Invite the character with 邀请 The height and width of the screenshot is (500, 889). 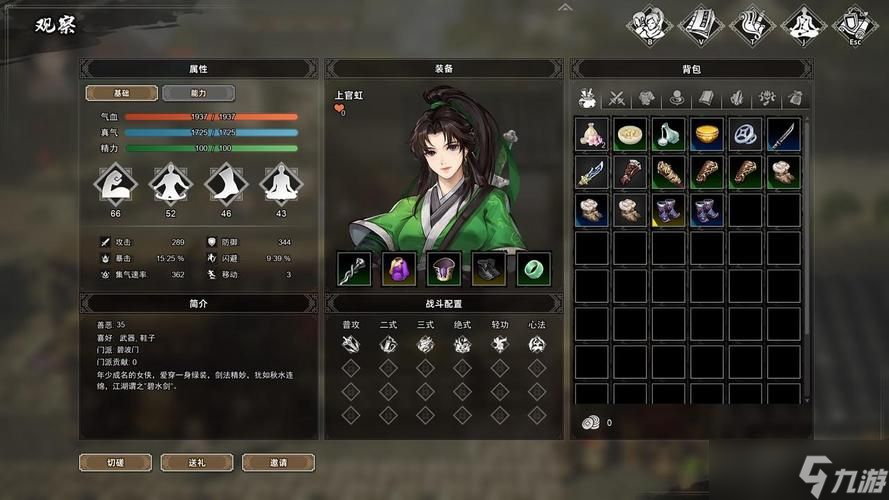tap(278, 462)
